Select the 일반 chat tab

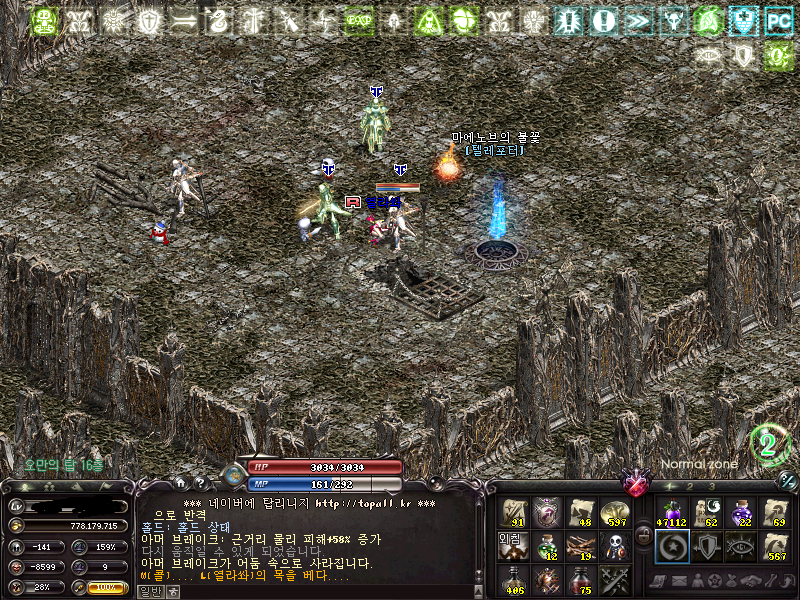148,591
